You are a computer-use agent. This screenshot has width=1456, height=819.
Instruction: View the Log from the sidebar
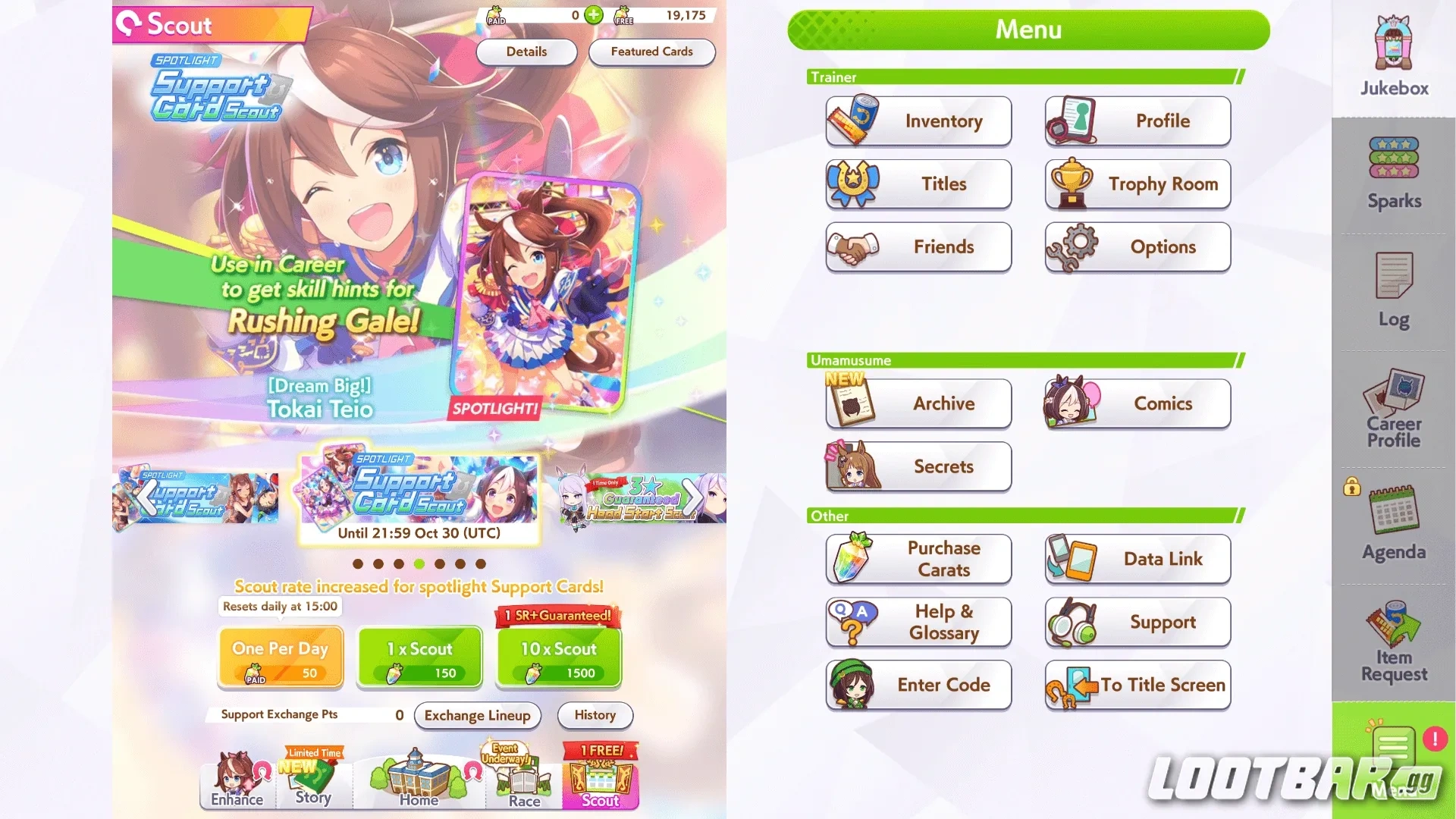coord(1392,292)
